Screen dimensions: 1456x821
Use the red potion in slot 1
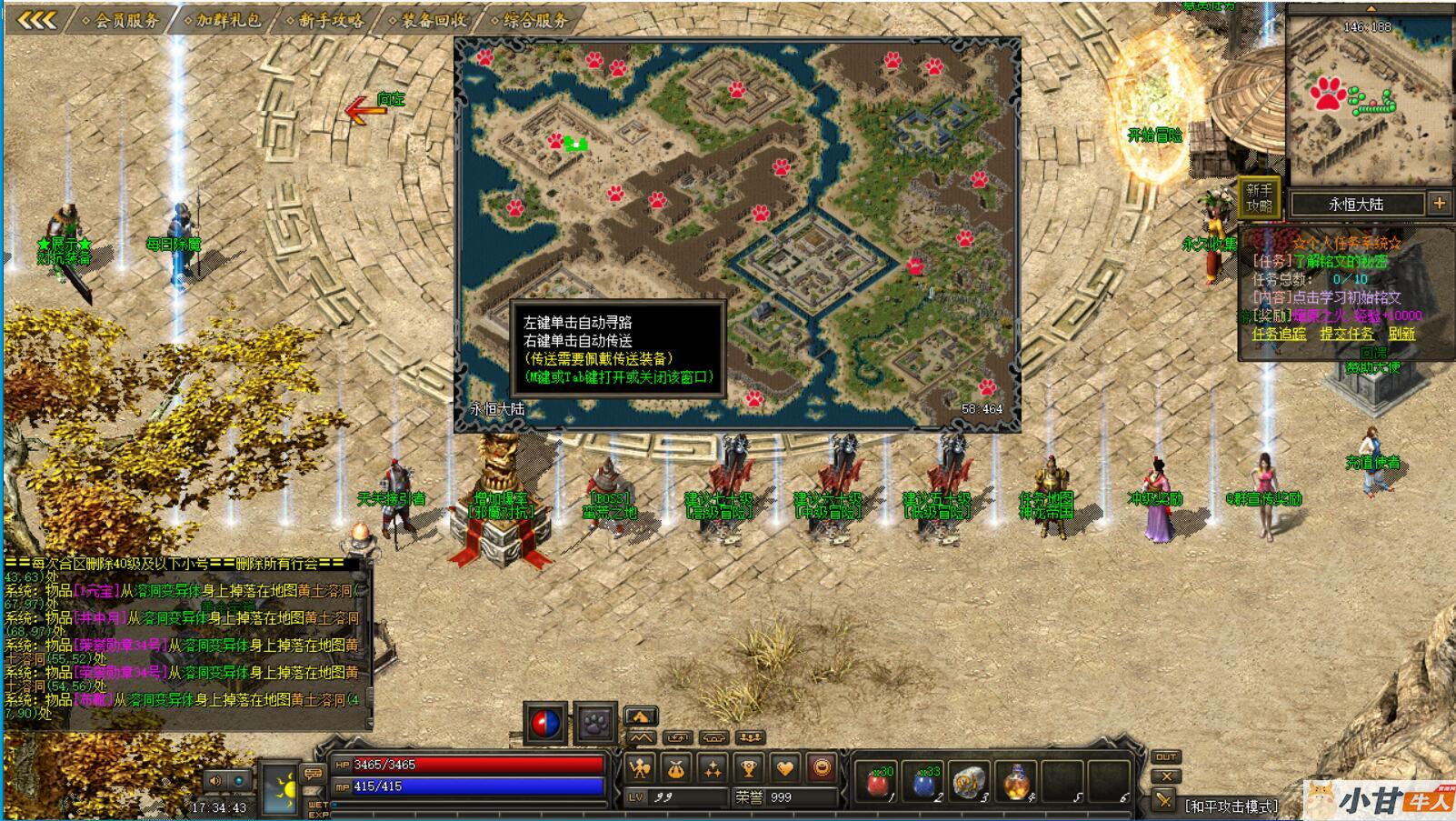click(x=877, y=782)
